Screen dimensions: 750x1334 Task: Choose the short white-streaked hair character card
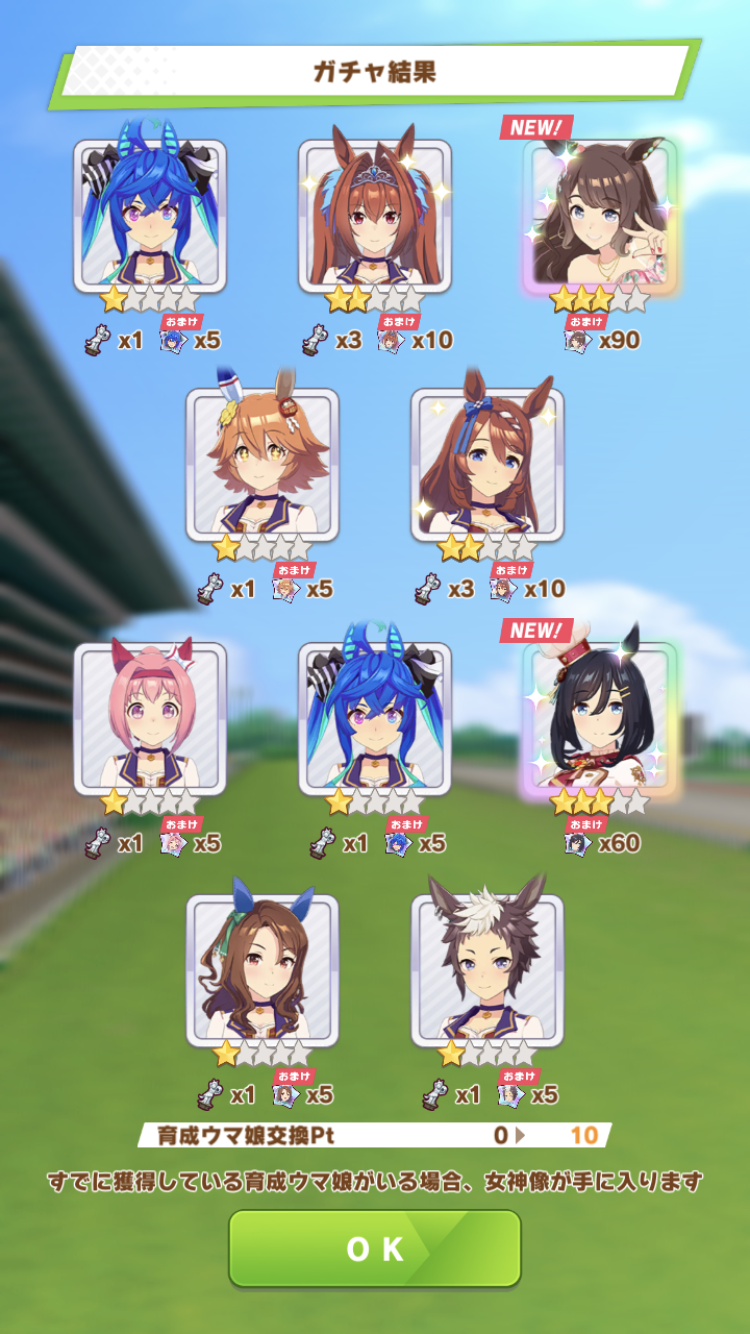[x=487, y=970]
